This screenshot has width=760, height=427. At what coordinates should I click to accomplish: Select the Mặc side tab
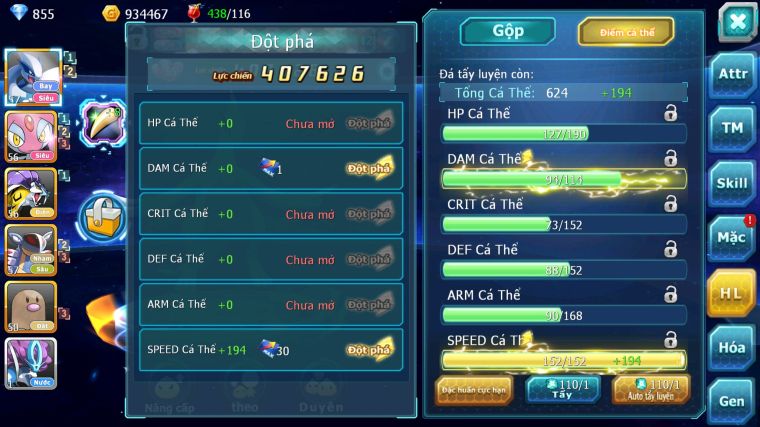click(x=732, y=238)
